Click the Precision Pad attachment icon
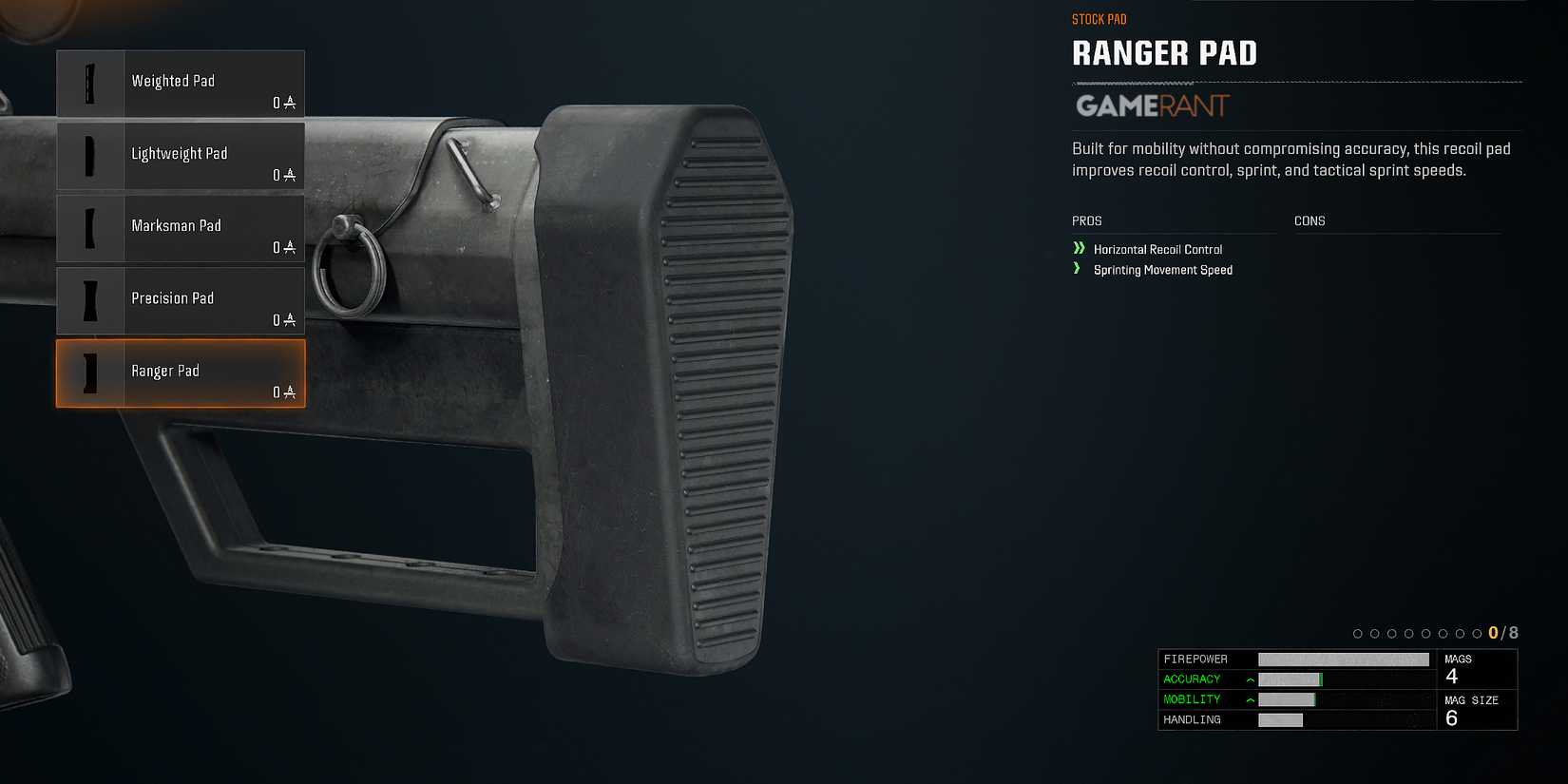Screen dimensions: 1568x784 [90, 300]
